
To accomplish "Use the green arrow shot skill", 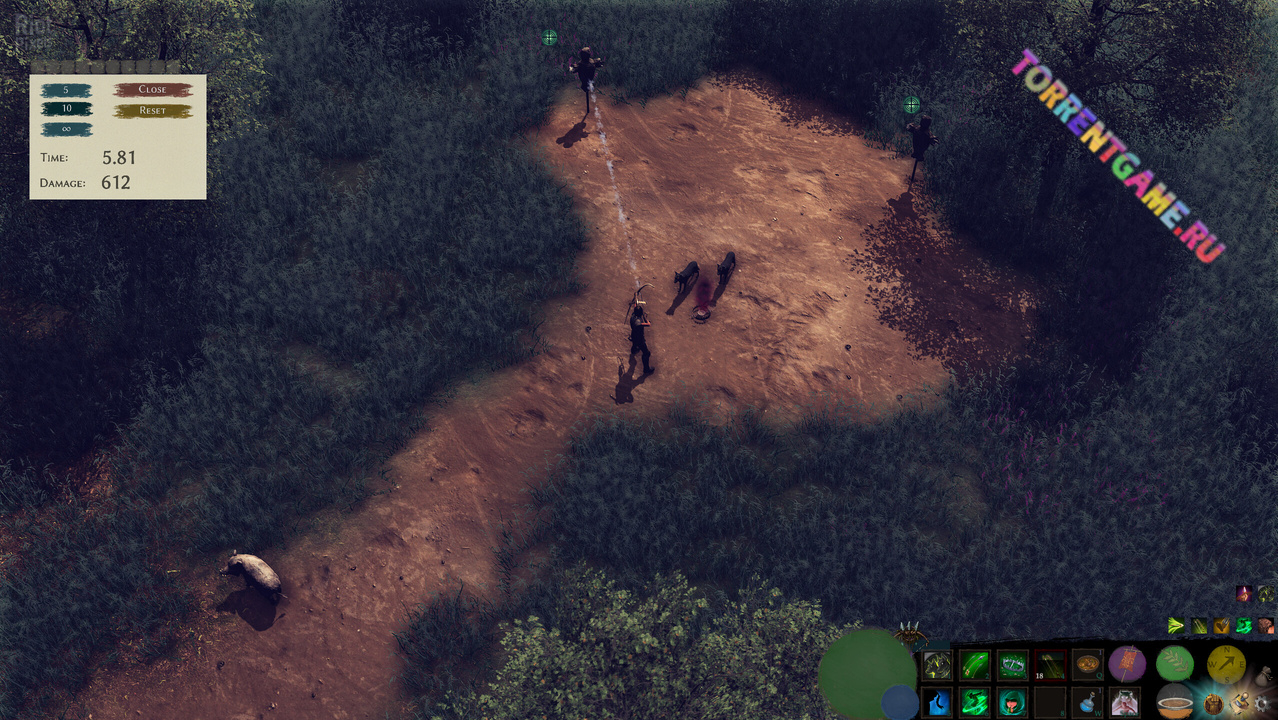I will (975, 665).
